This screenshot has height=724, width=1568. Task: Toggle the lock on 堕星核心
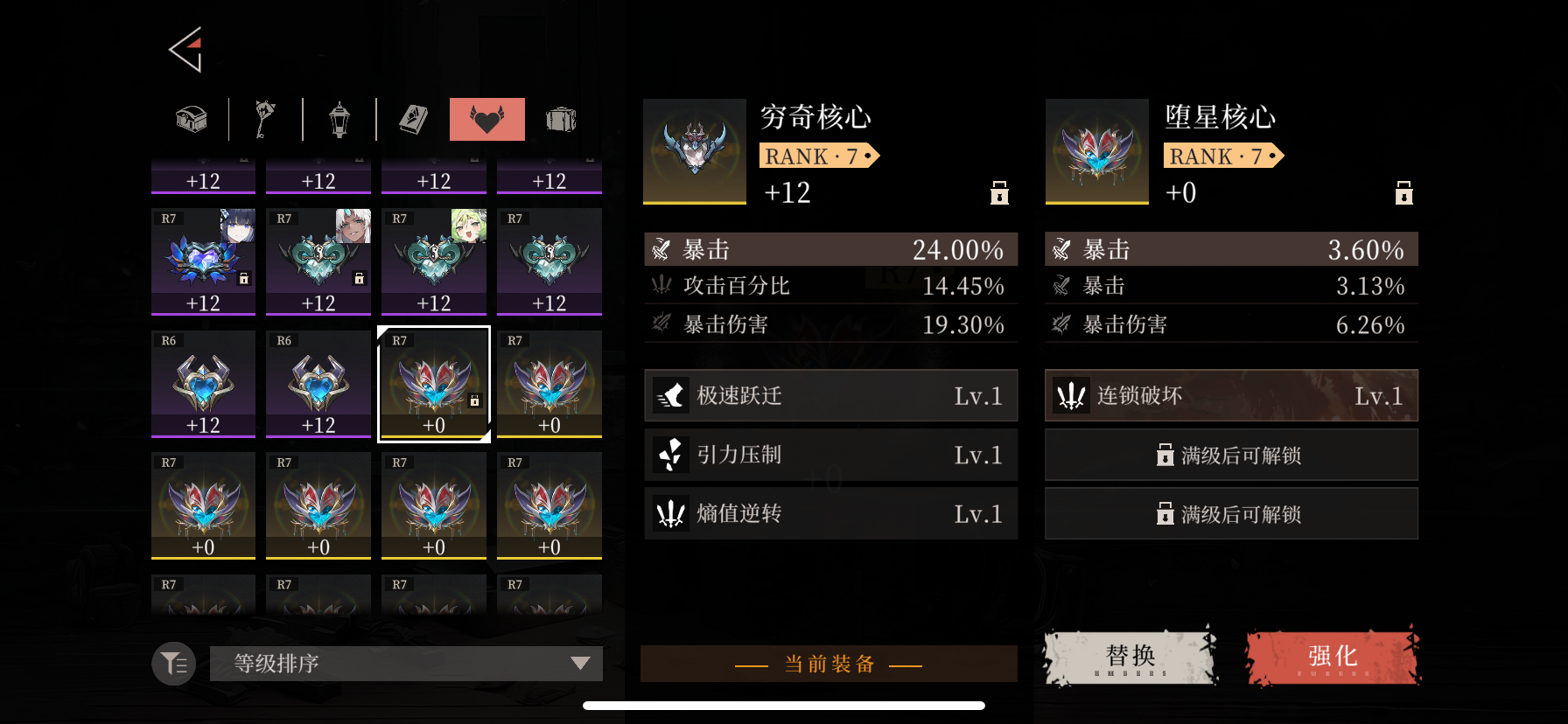[1404, 193]
